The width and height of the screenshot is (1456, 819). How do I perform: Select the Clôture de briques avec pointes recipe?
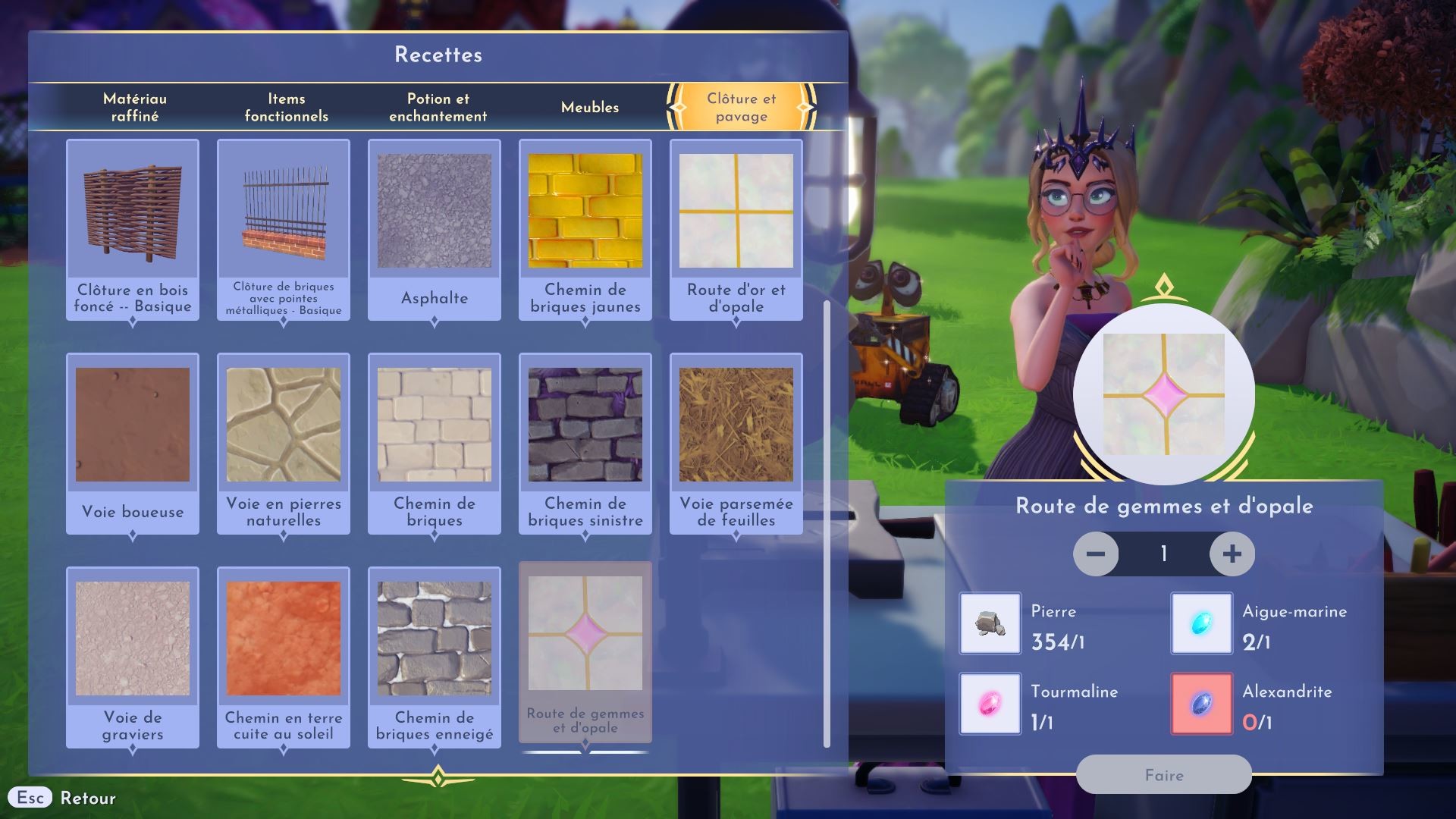(x=283, y=211)
